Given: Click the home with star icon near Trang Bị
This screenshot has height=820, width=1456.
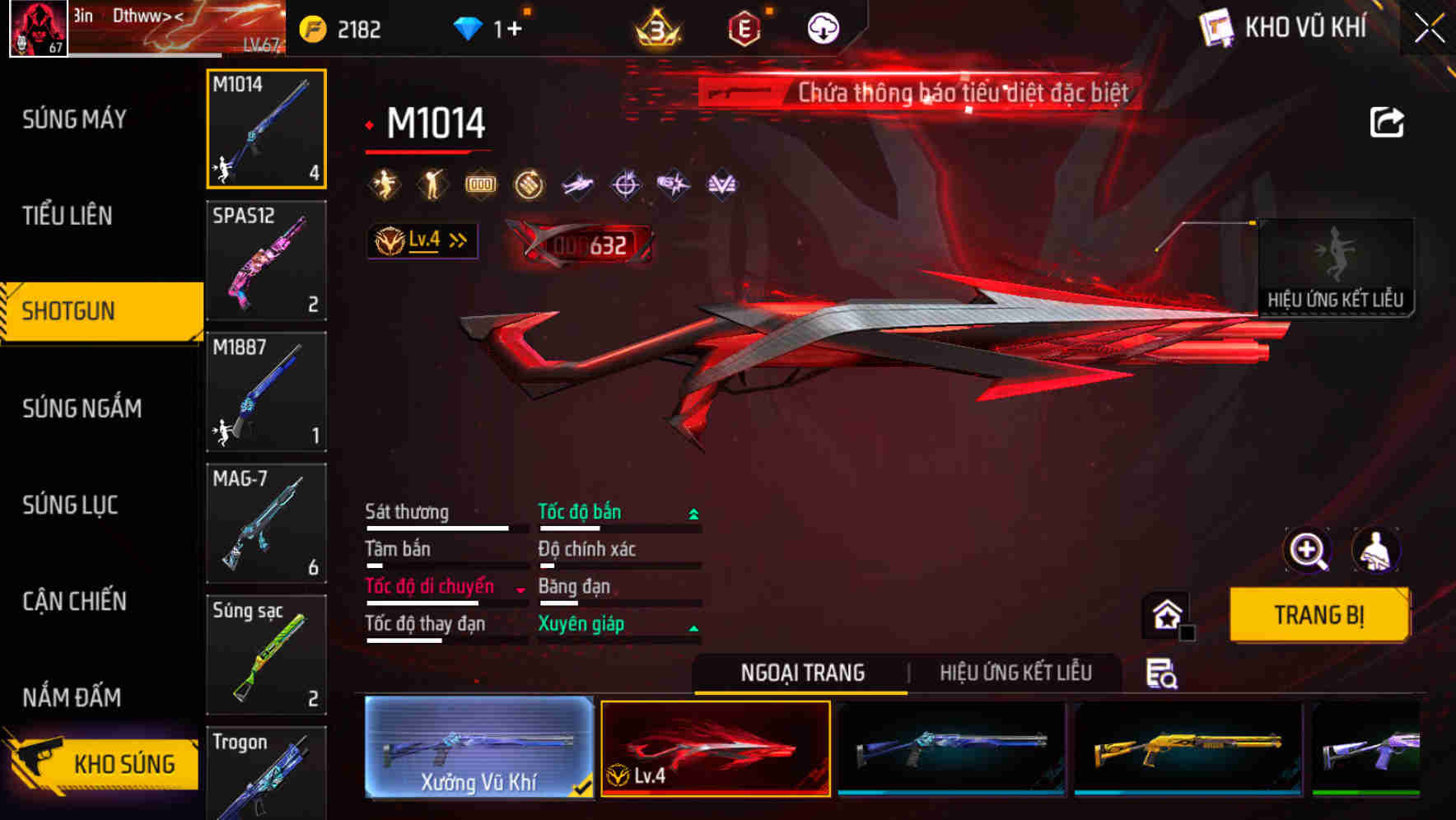Looking at the screenshot, I should tap(1164, 615).
